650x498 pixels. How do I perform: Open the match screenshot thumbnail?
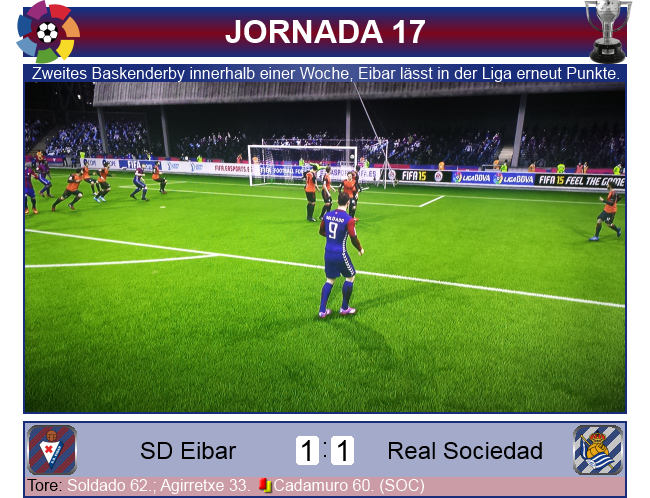point(325,247)
